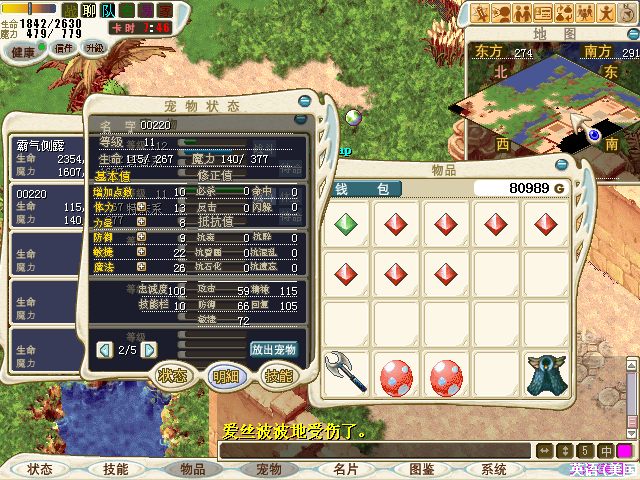The image size is (640, 480).
Task: Open the 技能 skills menu in bottom bar
Action: pos(116,468)
